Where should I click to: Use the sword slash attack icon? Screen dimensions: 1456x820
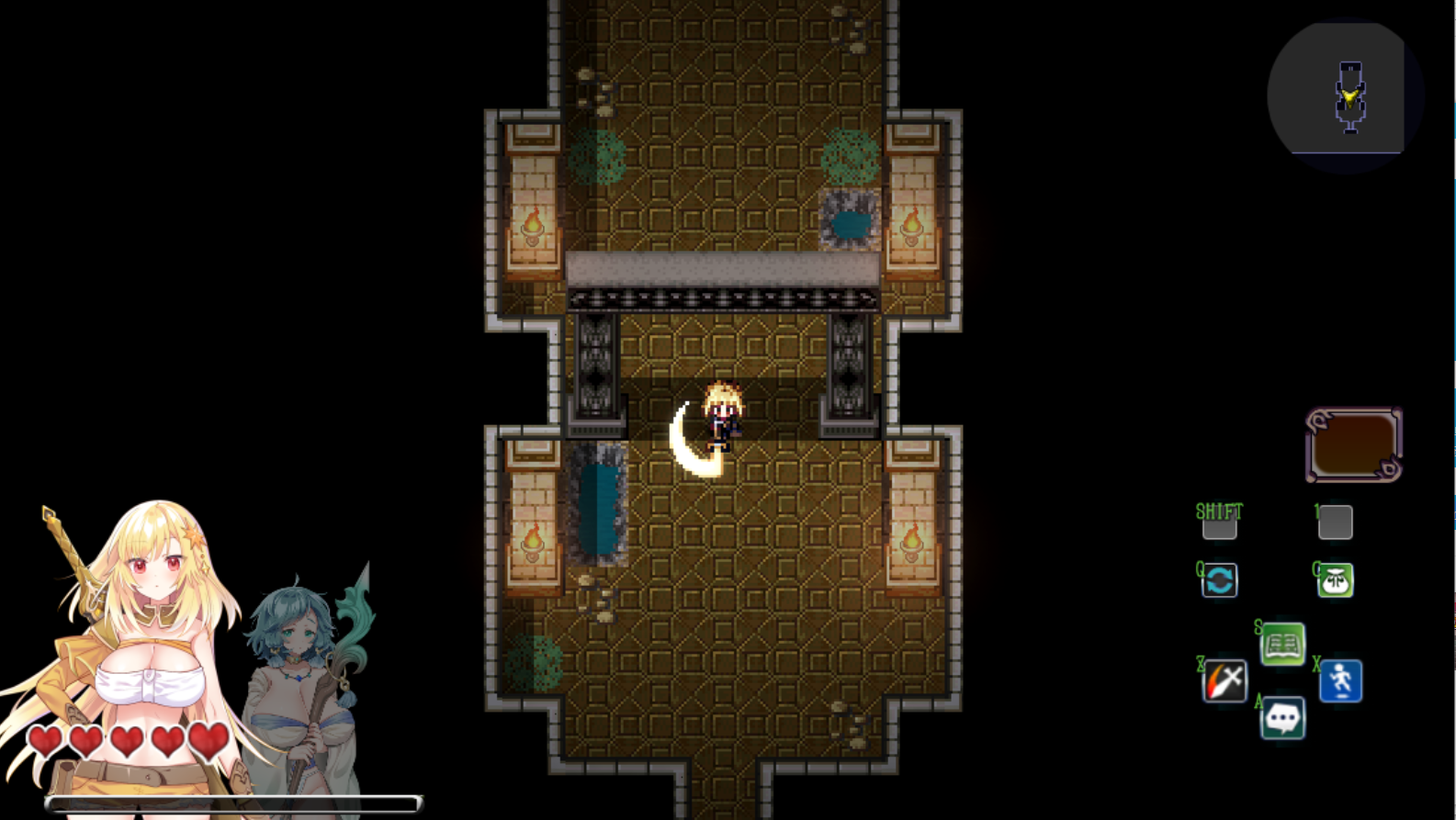(x=1225, y=681)
